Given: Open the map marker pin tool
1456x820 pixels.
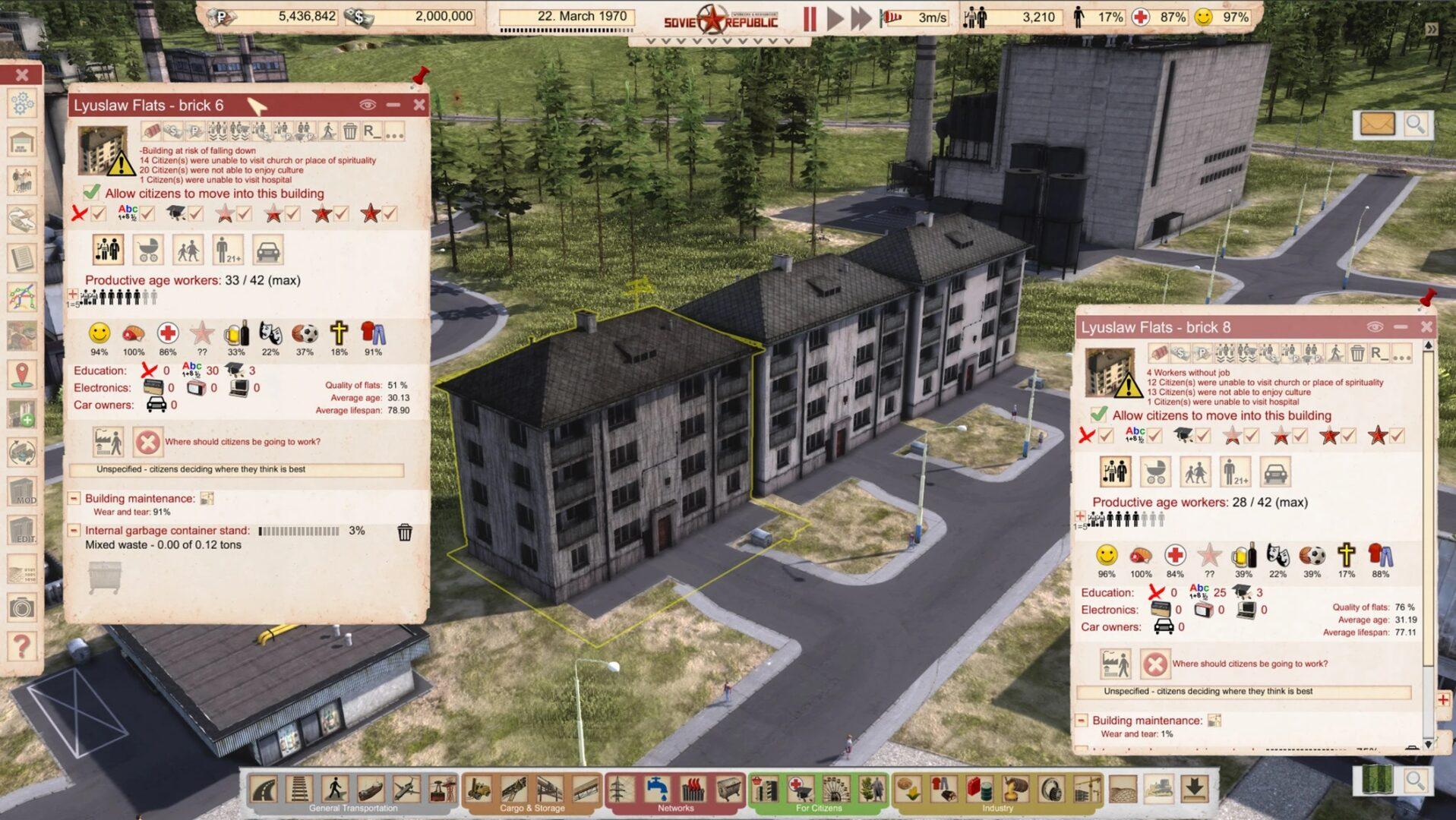Looking at the screenshot, I should (22, 374).
